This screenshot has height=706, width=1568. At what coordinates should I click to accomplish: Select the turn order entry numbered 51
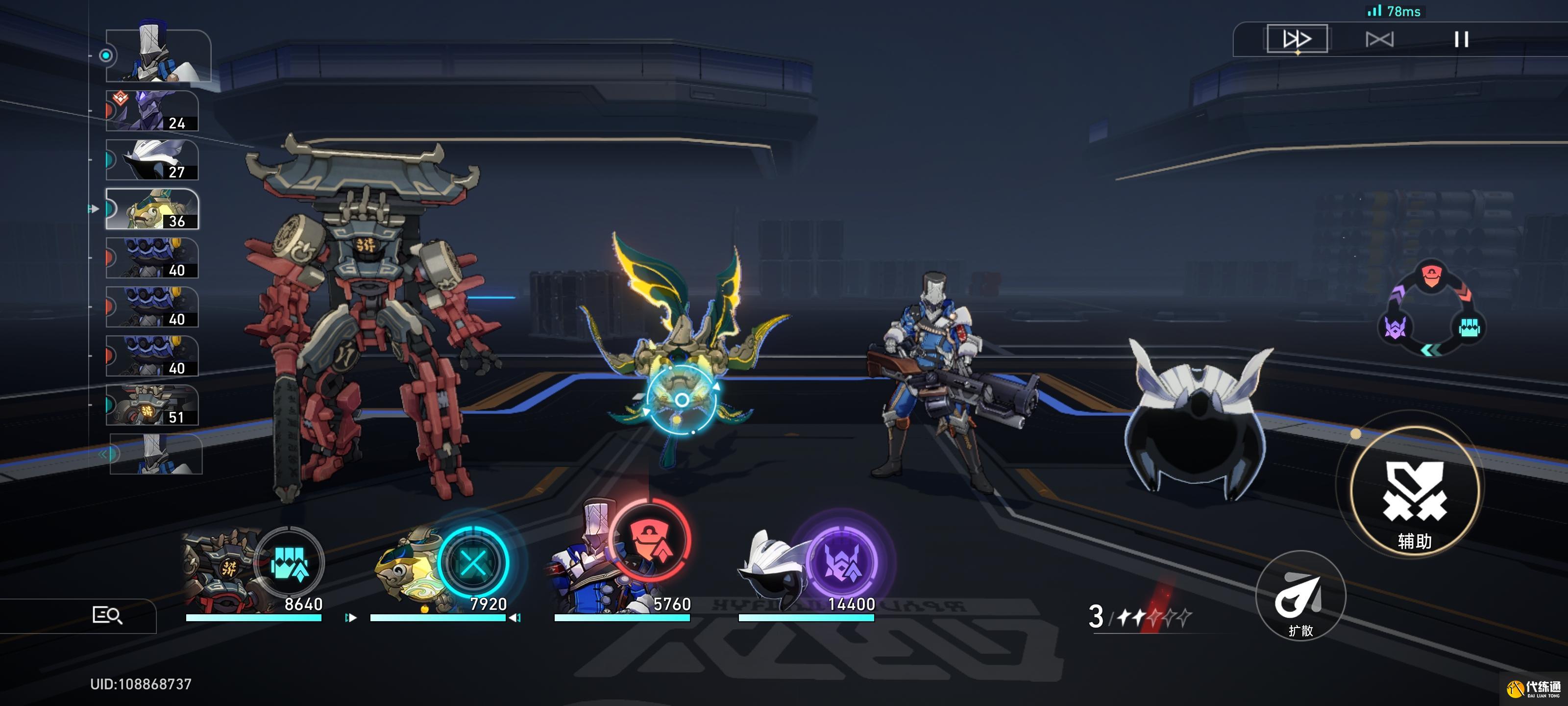tap(152, 405)
